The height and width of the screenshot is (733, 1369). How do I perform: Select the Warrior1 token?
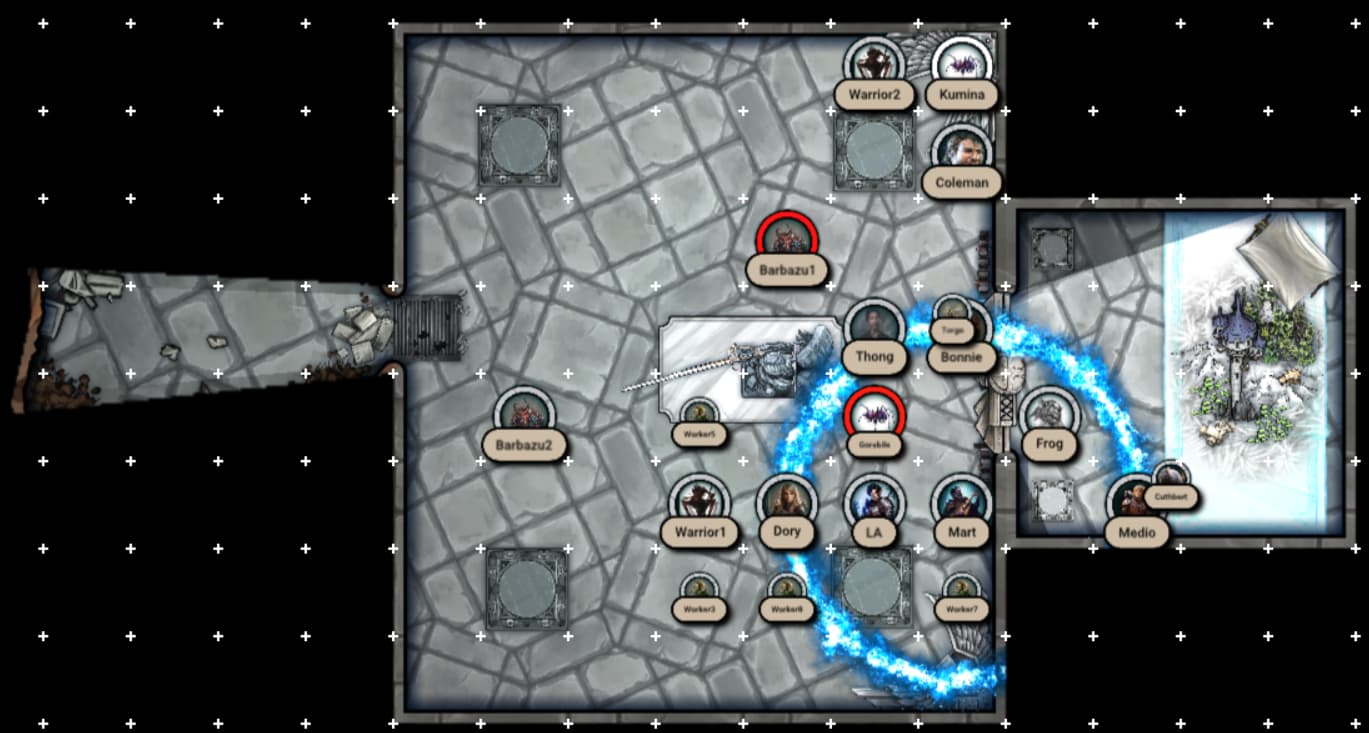tap(699, 503)
